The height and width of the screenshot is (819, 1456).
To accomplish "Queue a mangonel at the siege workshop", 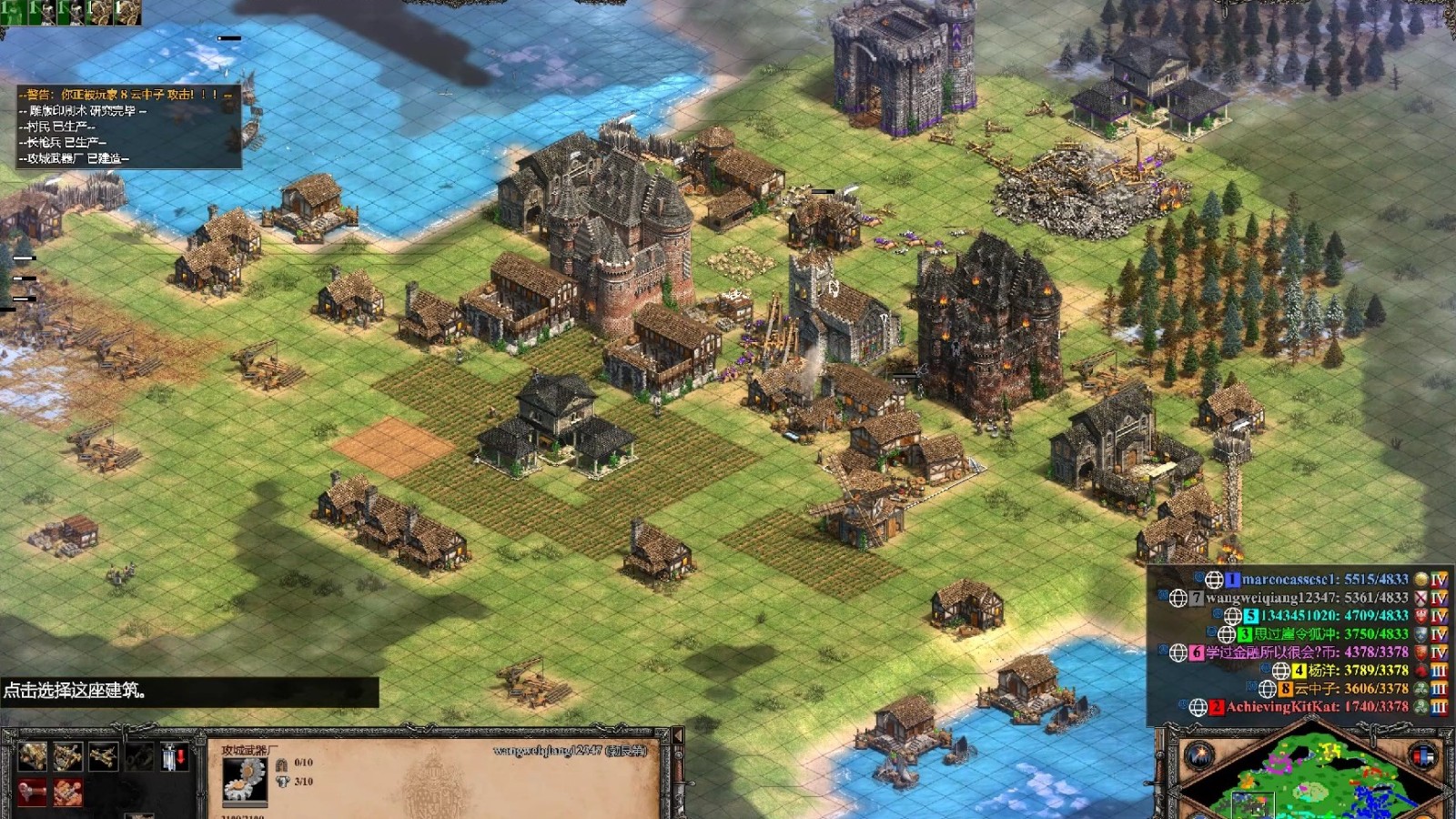I will click(x=67, y=756).
